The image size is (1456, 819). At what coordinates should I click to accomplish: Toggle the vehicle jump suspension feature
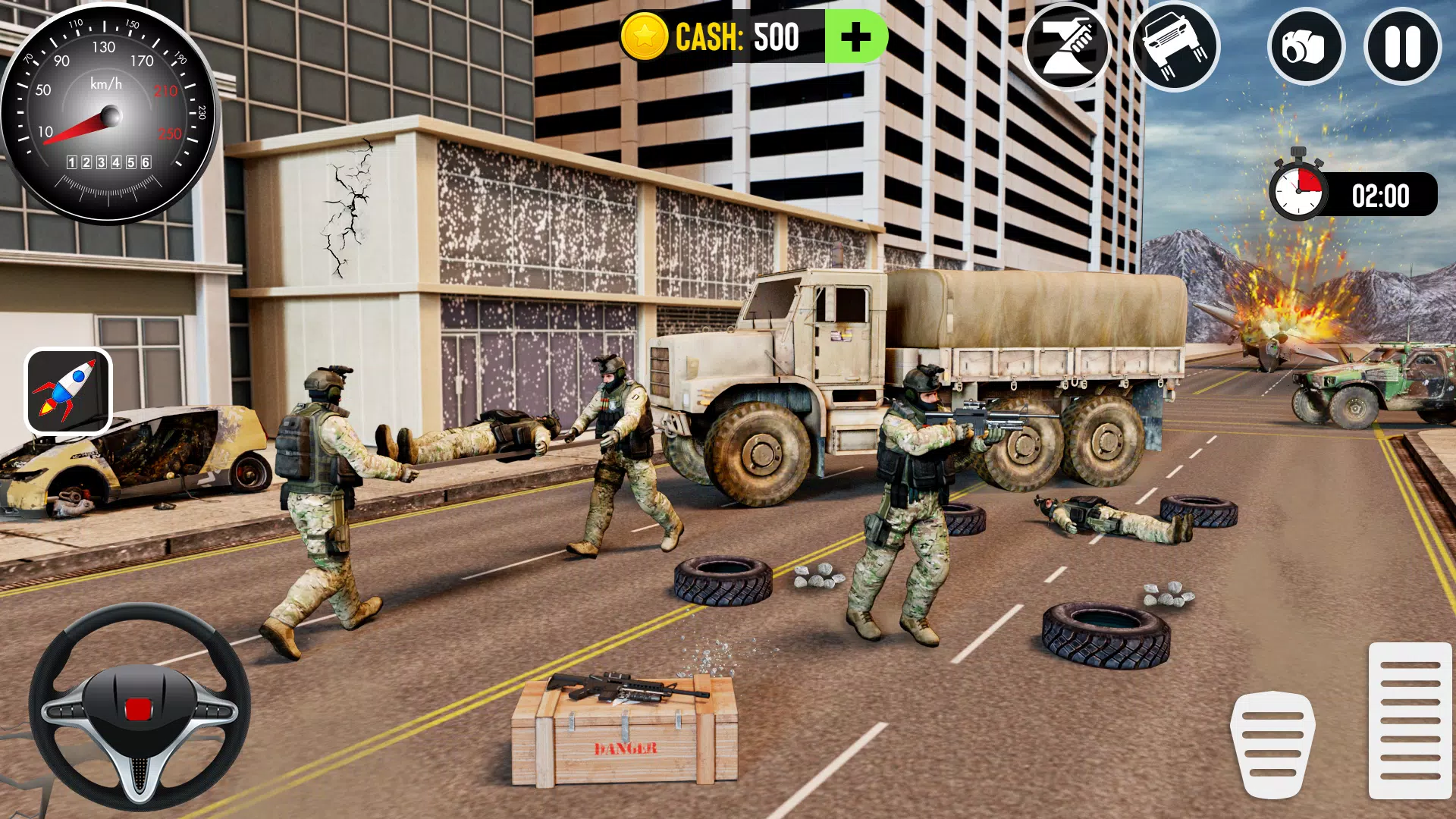tap(1178, 47)
